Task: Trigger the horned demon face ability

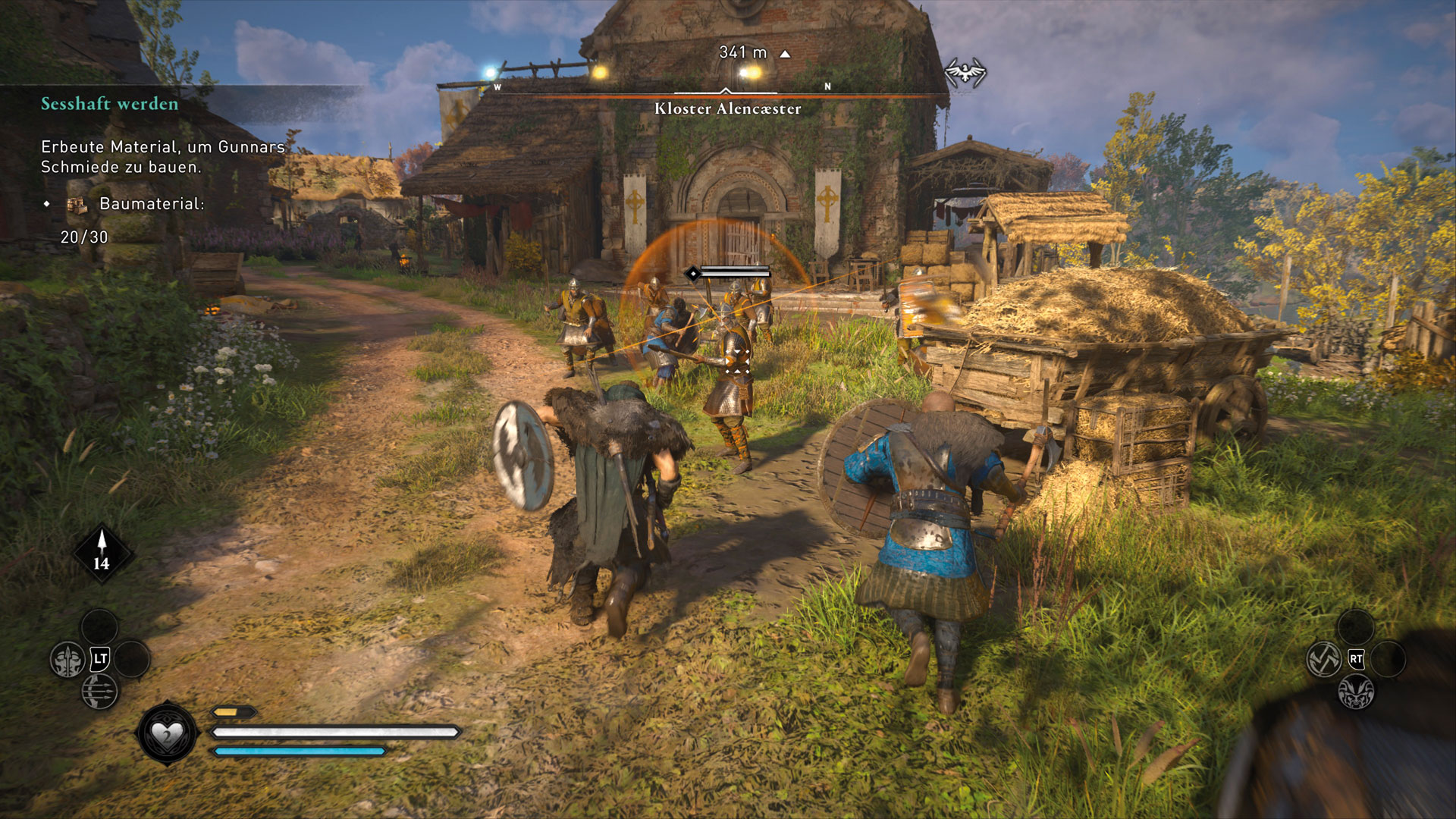Action: point(1356,692)
